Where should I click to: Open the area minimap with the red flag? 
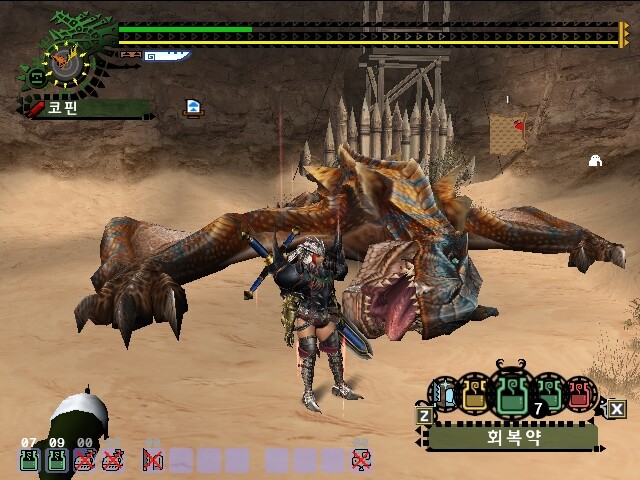tap(507, 134)
